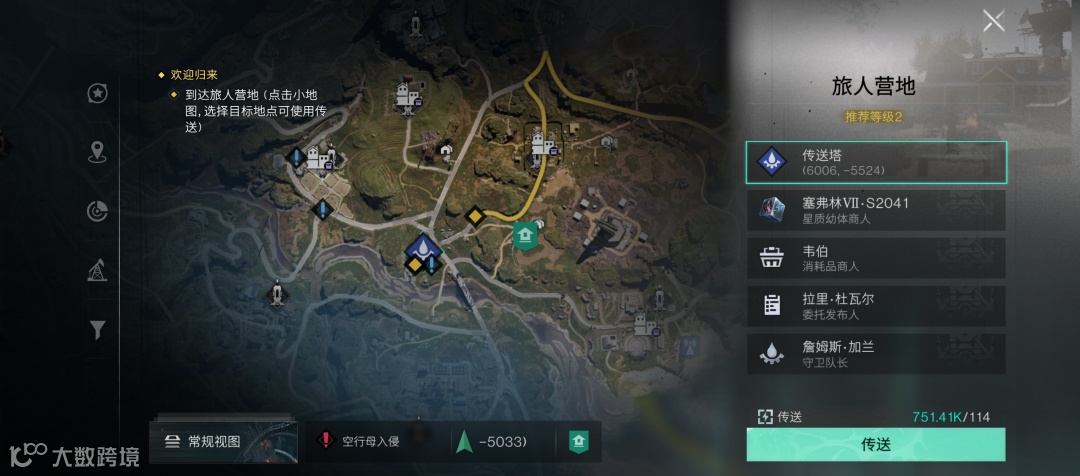Select the 传送塔 teleport tower entry

[x=876, y=162]
